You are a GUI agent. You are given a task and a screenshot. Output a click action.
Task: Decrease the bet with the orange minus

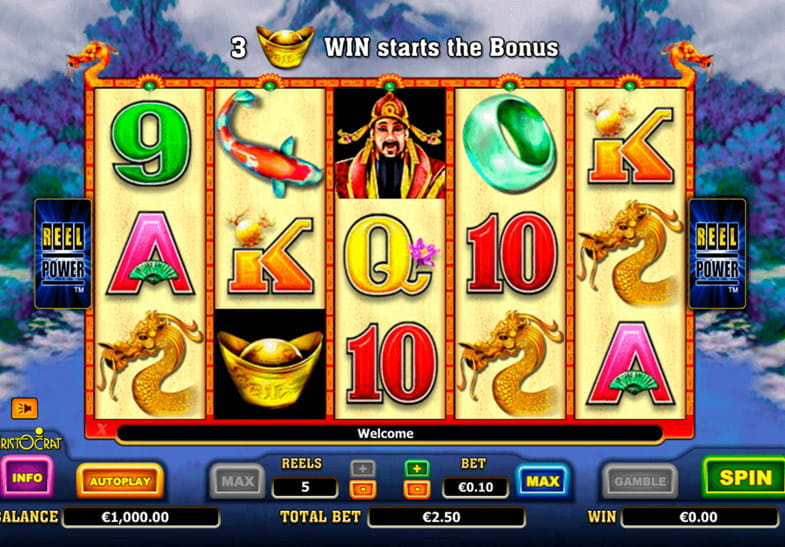click(x=416, y=489)
